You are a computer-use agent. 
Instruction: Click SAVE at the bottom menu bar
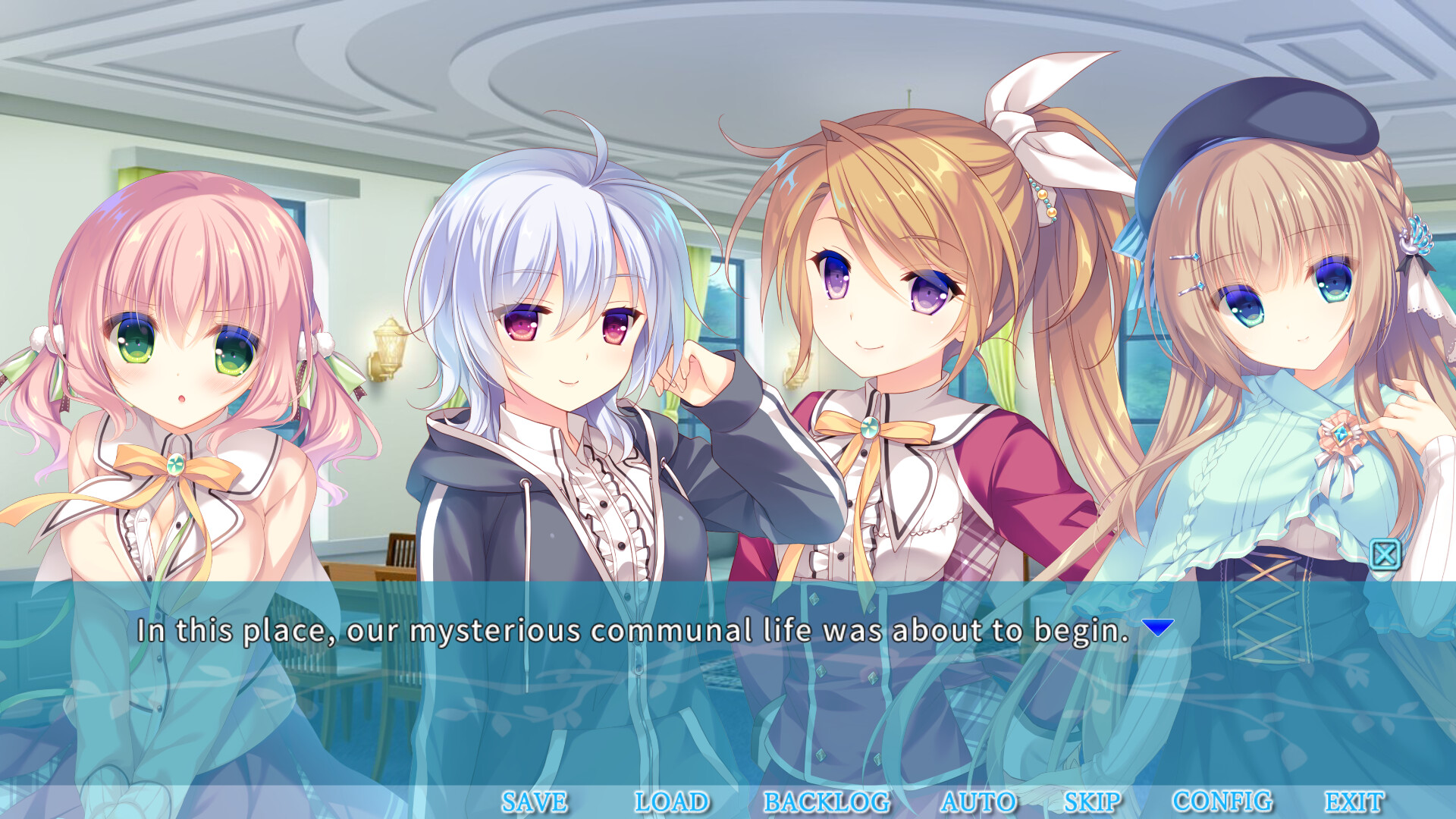click(534, 799)
